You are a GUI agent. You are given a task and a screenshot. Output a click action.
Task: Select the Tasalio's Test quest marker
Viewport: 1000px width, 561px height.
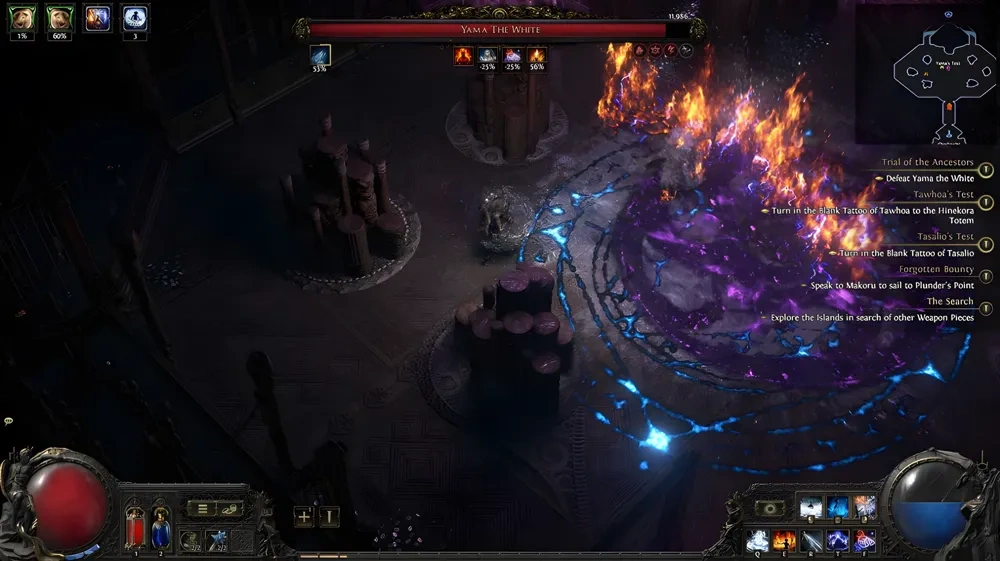(985, 245)
